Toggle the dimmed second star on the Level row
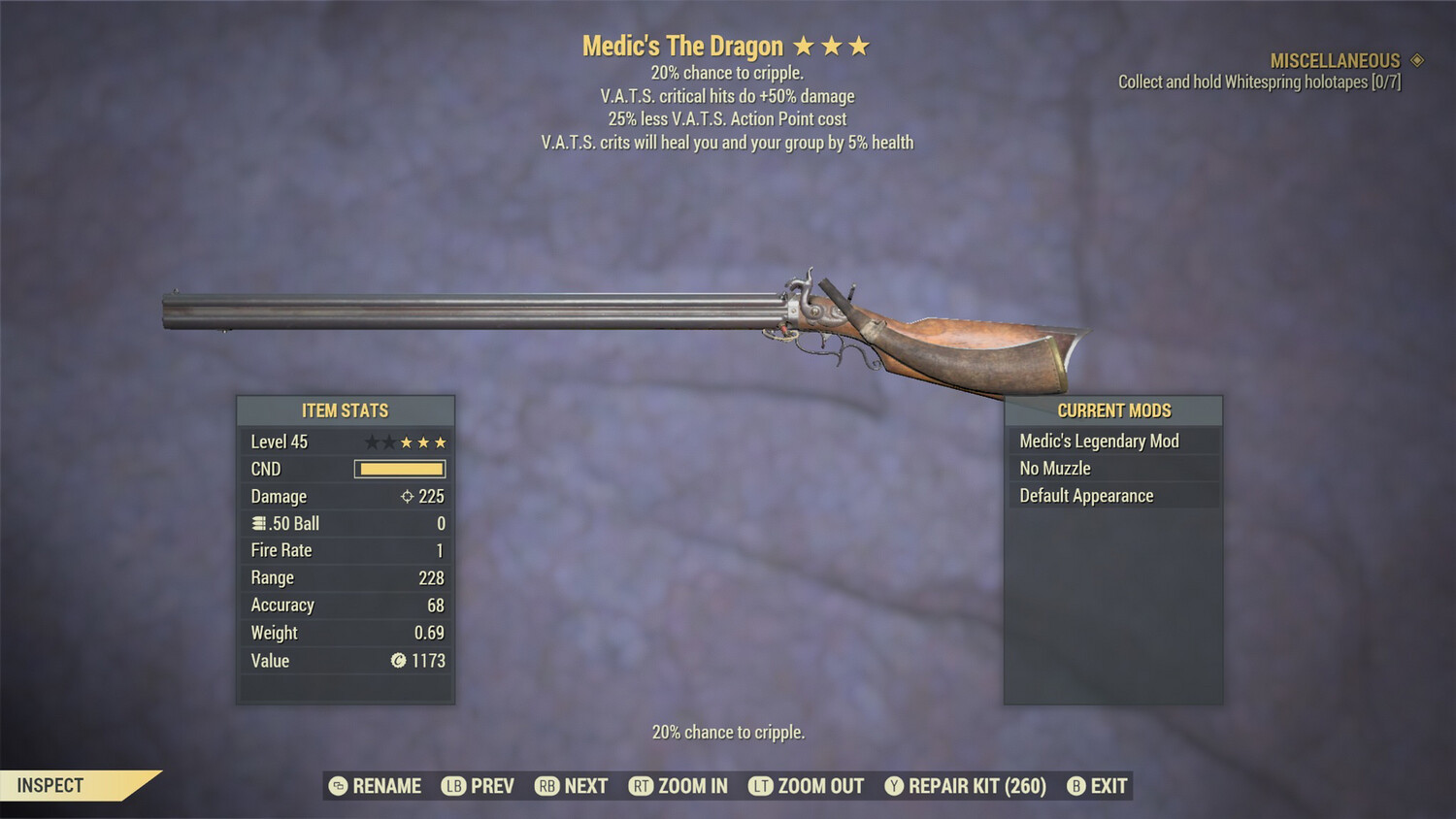The image size is (1456, 819). (x=388, y=442)
